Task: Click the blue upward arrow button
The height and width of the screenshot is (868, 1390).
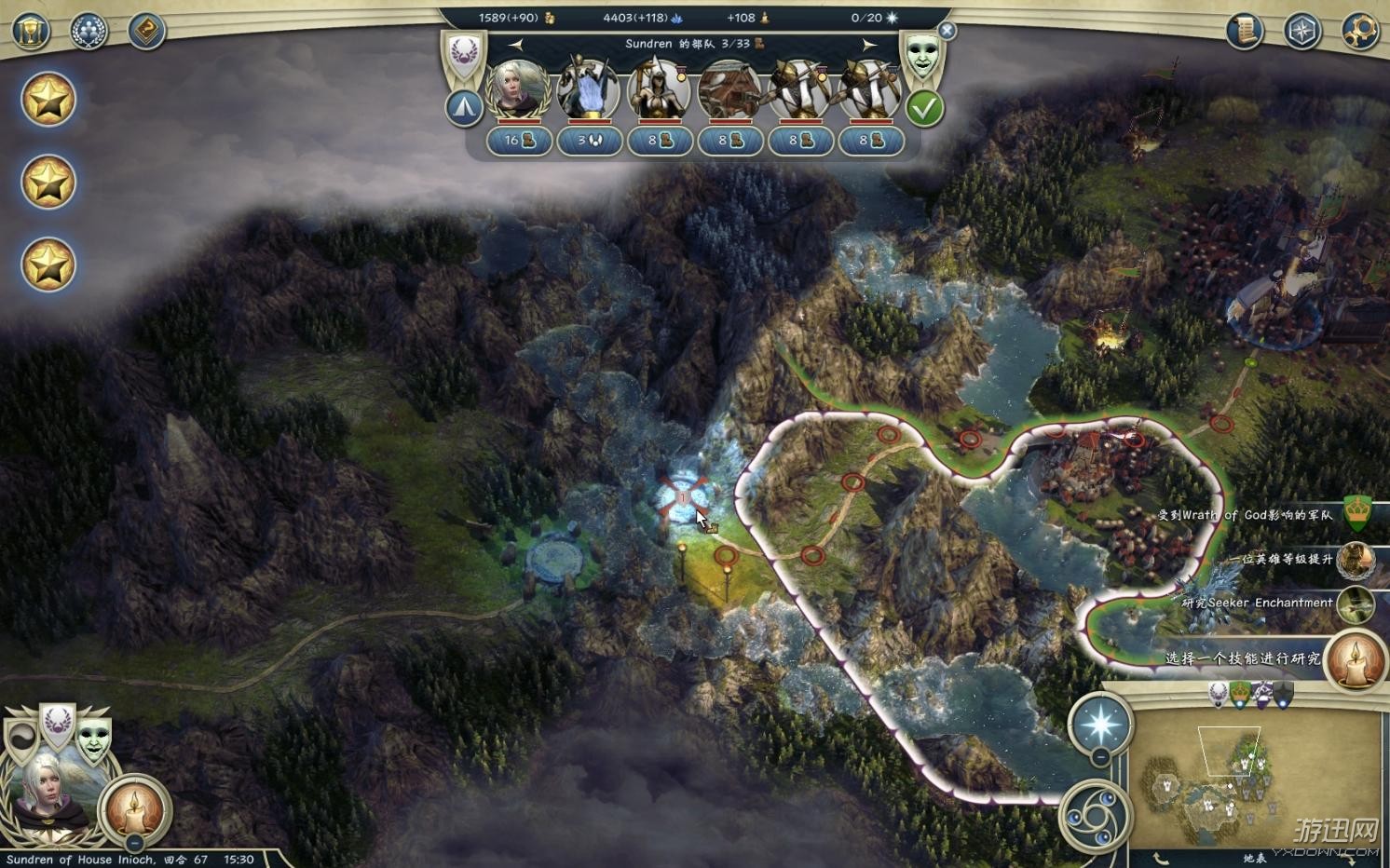Action: coord(464,108)
